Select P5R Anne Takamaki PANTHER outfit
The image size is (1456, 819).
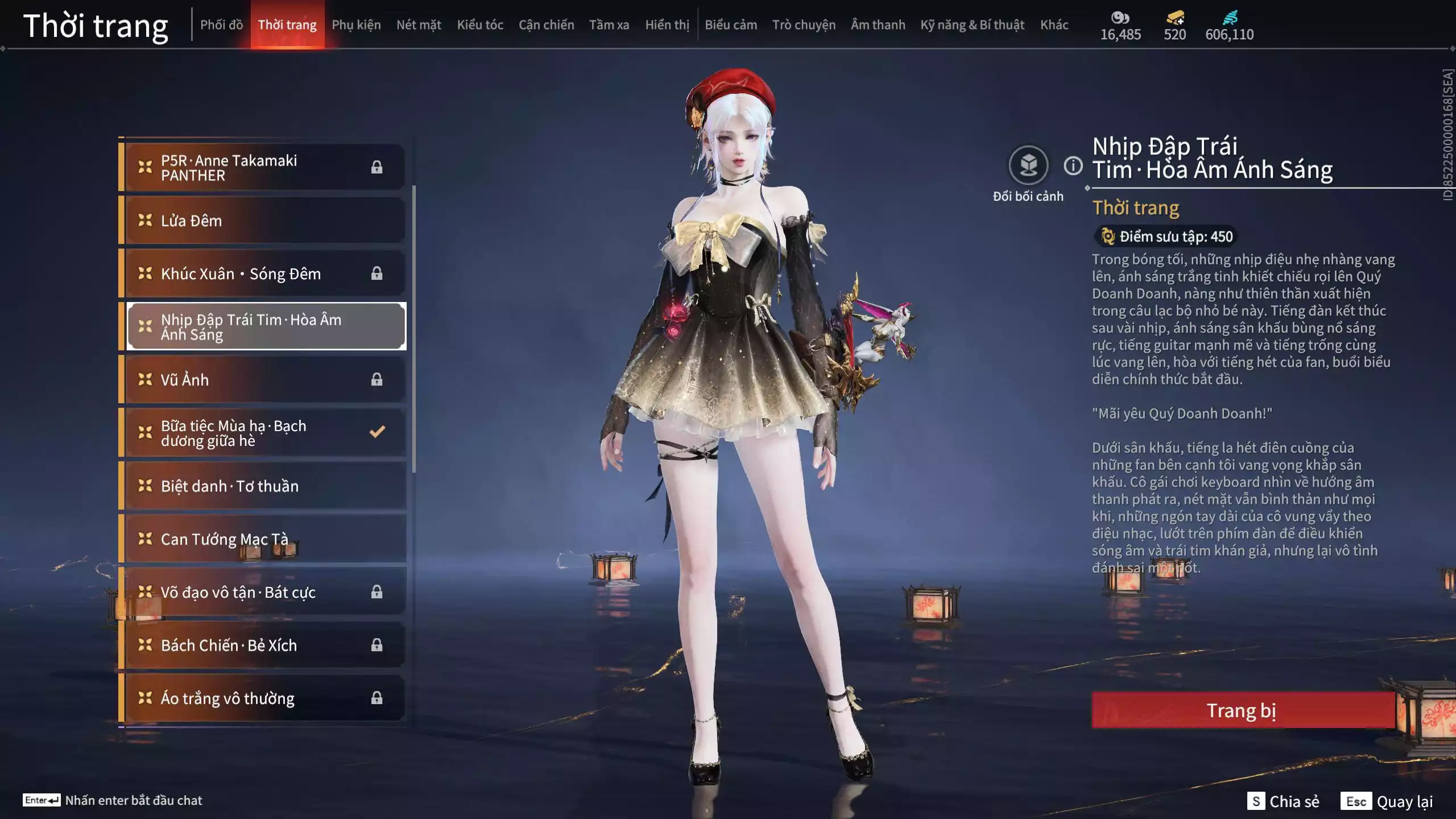point(264,168)
